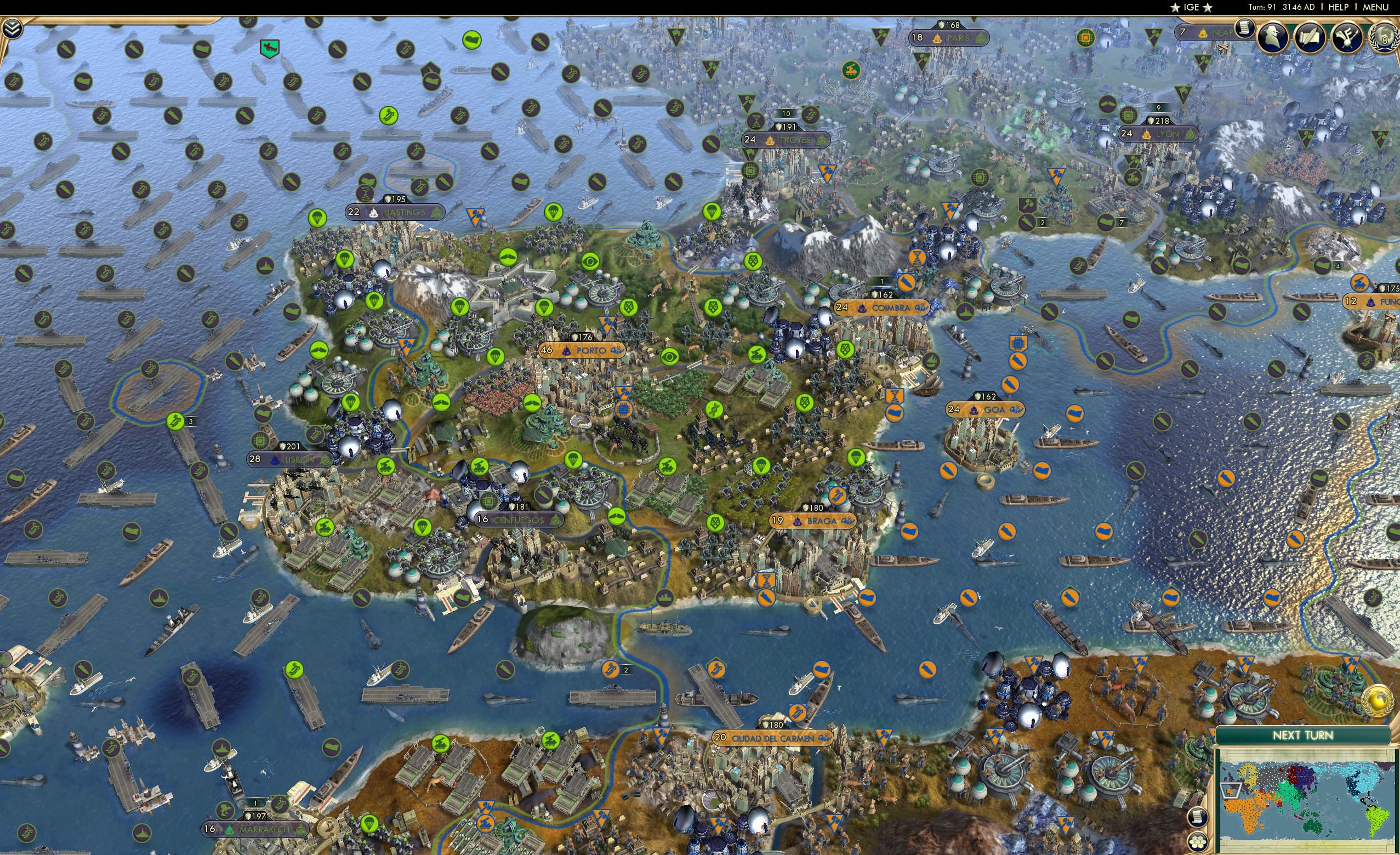Open the Culture overview music-note icon
This screenshot has width=1400, height=855.
point(1348,37)
